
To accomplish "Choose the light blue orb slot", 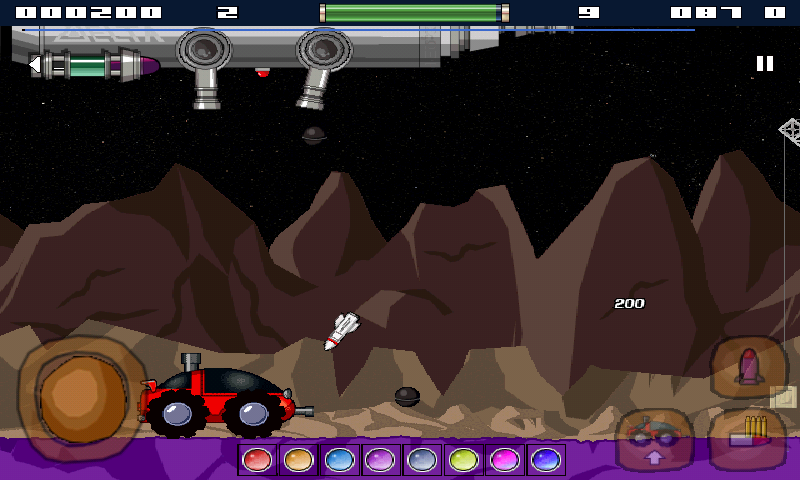I will (x=339, y=460).
